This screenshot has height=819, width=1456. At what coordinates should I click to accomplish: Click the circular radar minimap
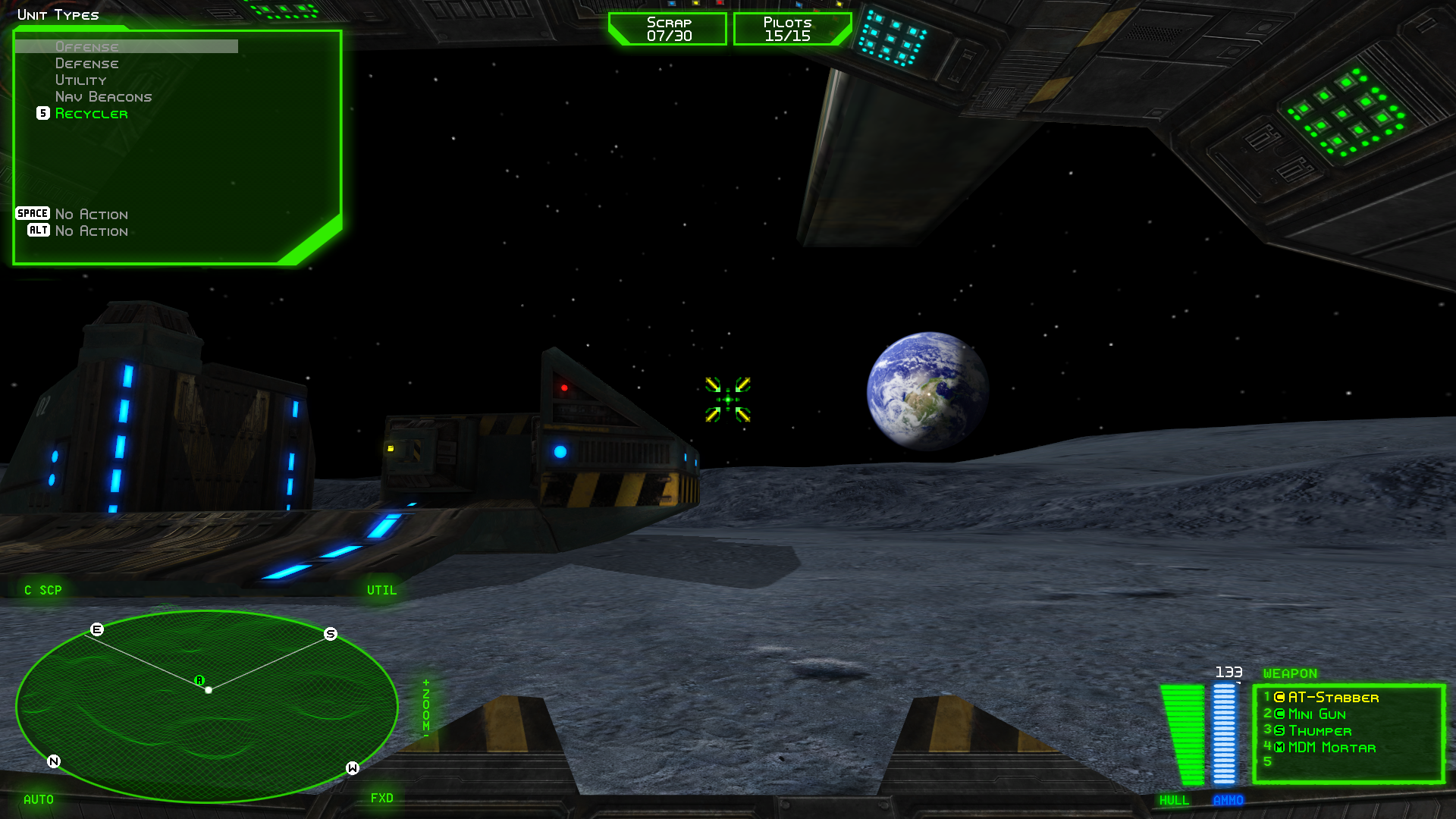click(x=206, y=705)
